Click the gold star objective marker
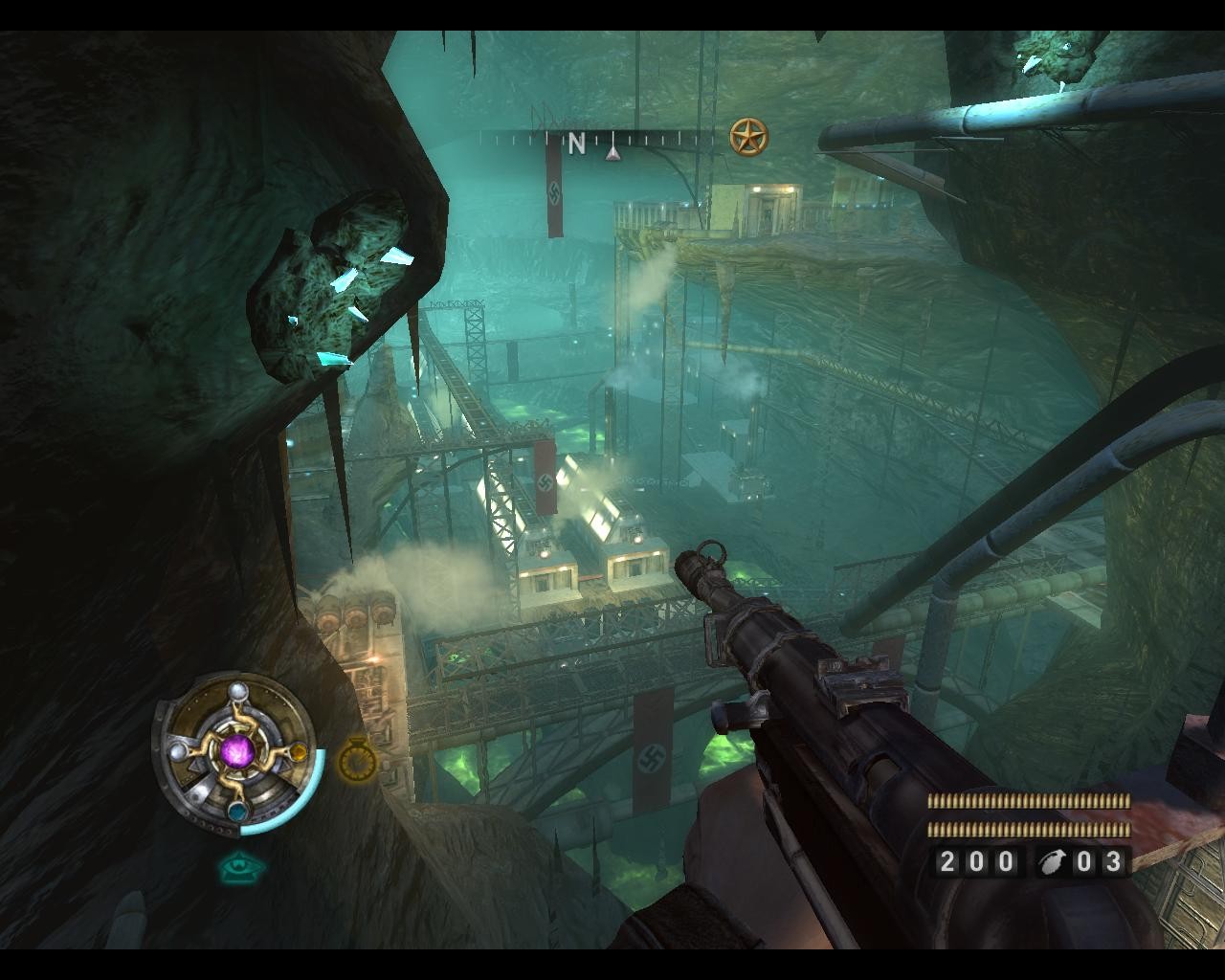Viewport: 1225px width, 980px height. point(748,137)
